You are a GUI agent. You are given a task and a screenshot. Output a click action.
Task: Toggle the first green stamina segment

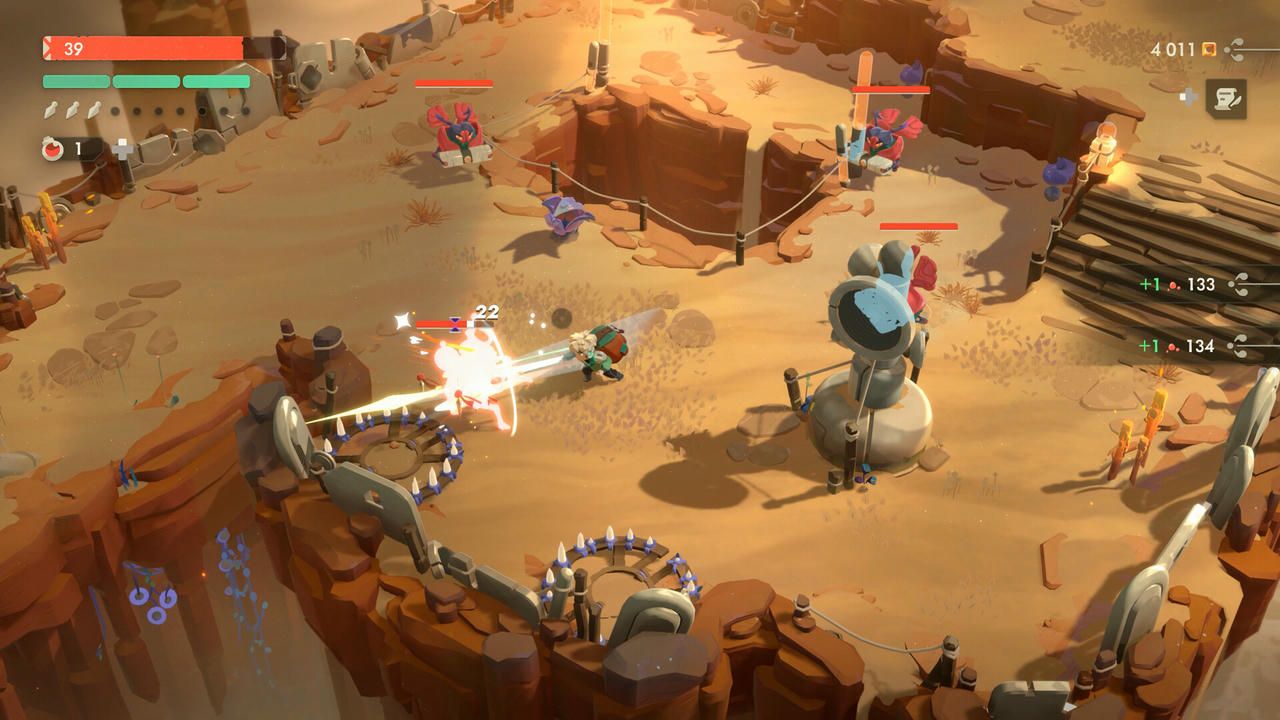point(76,81)
